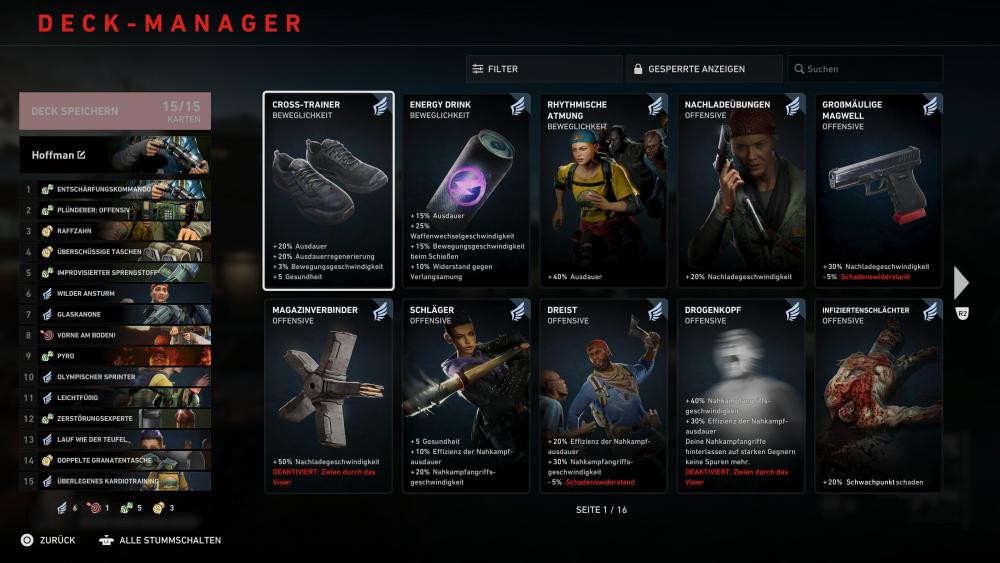Toggle Gesperrte Anzeigen locked cards
The height and width of the screenshot is (563, 1000).
tap(704, 69)
